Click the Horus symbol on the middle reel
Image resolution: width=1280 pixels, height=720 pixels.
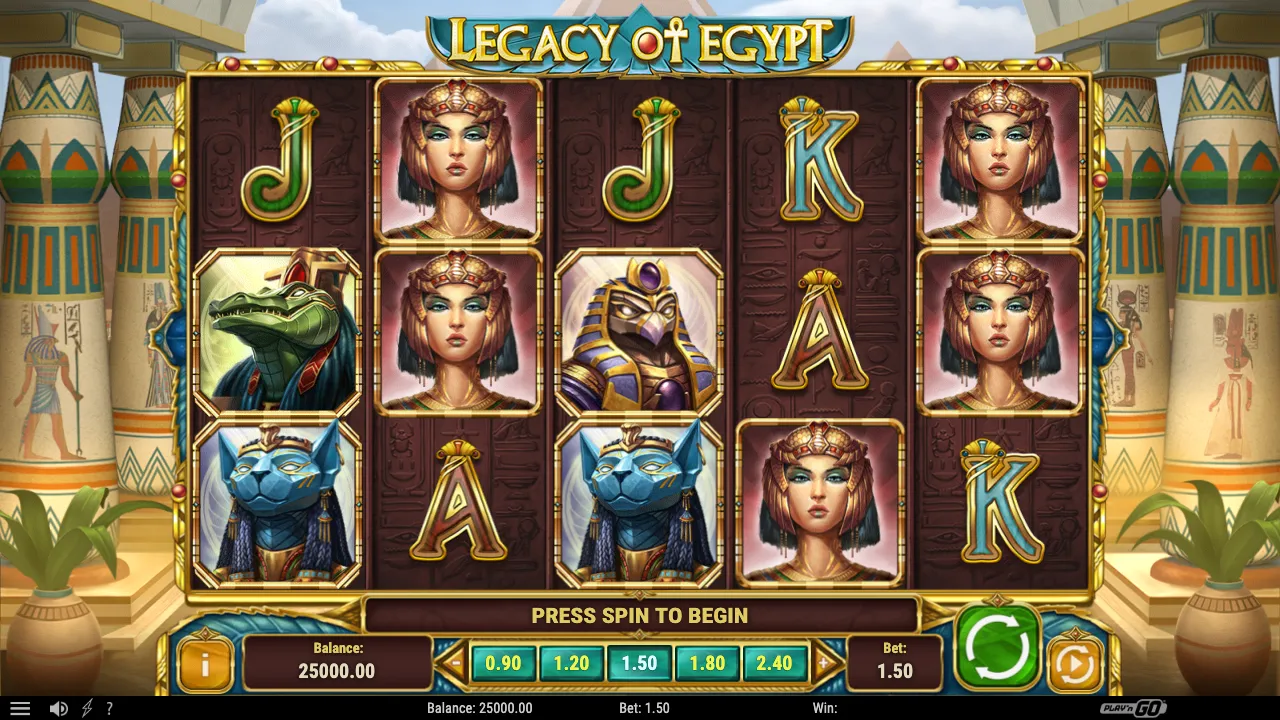(x=640, y=332)
